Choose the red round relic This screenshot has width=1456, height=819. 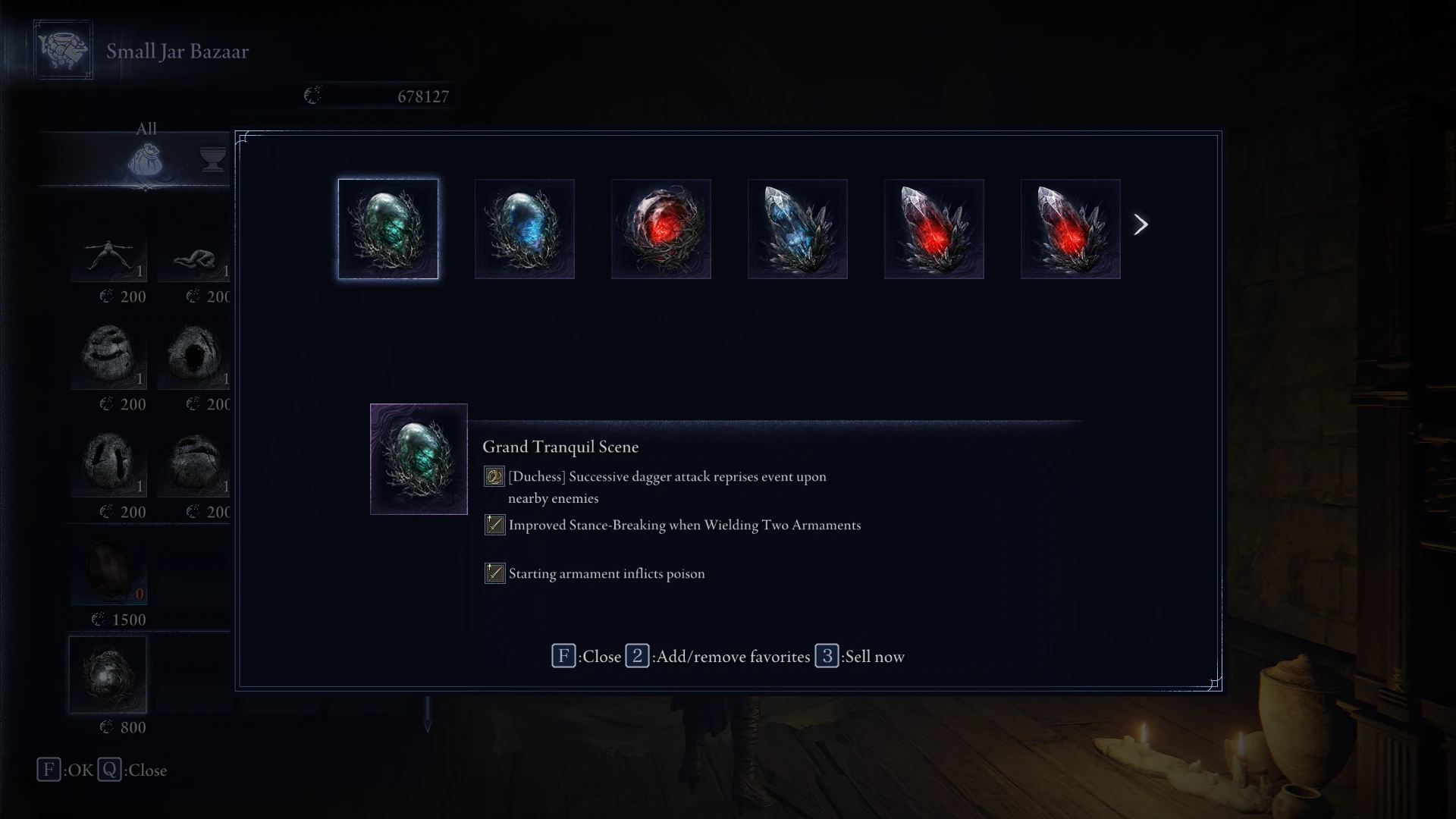[x=661, y=229]
